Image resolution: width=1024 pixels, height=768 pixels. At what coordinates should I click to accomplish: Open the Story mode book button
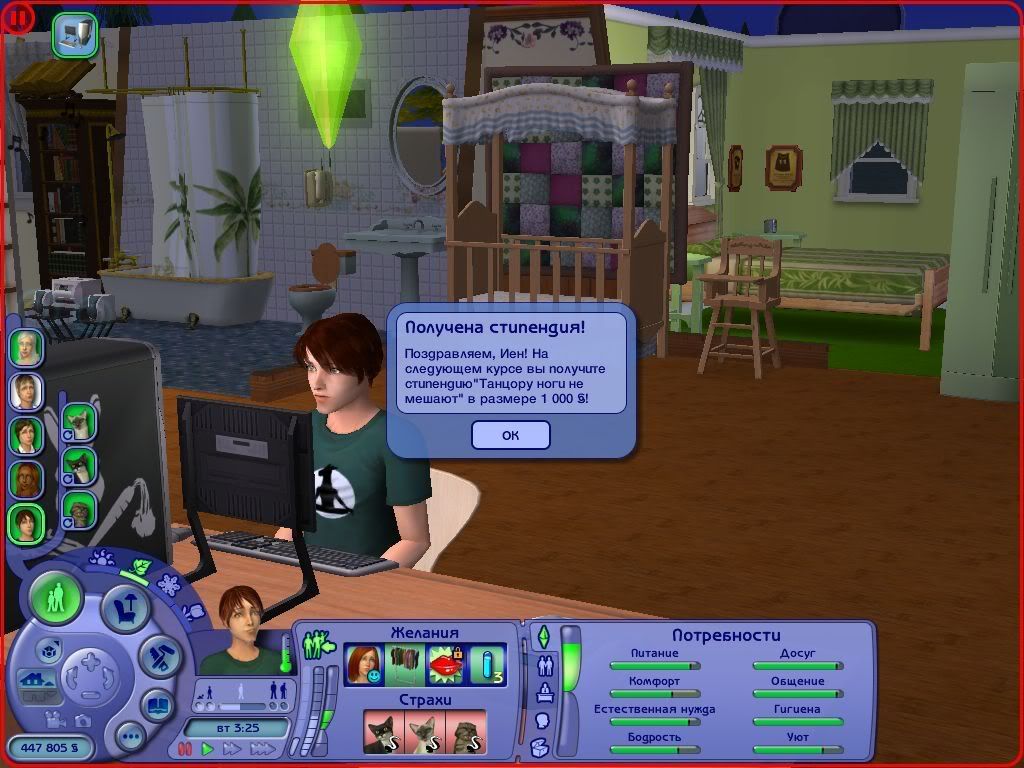click(x=156, y=703)
